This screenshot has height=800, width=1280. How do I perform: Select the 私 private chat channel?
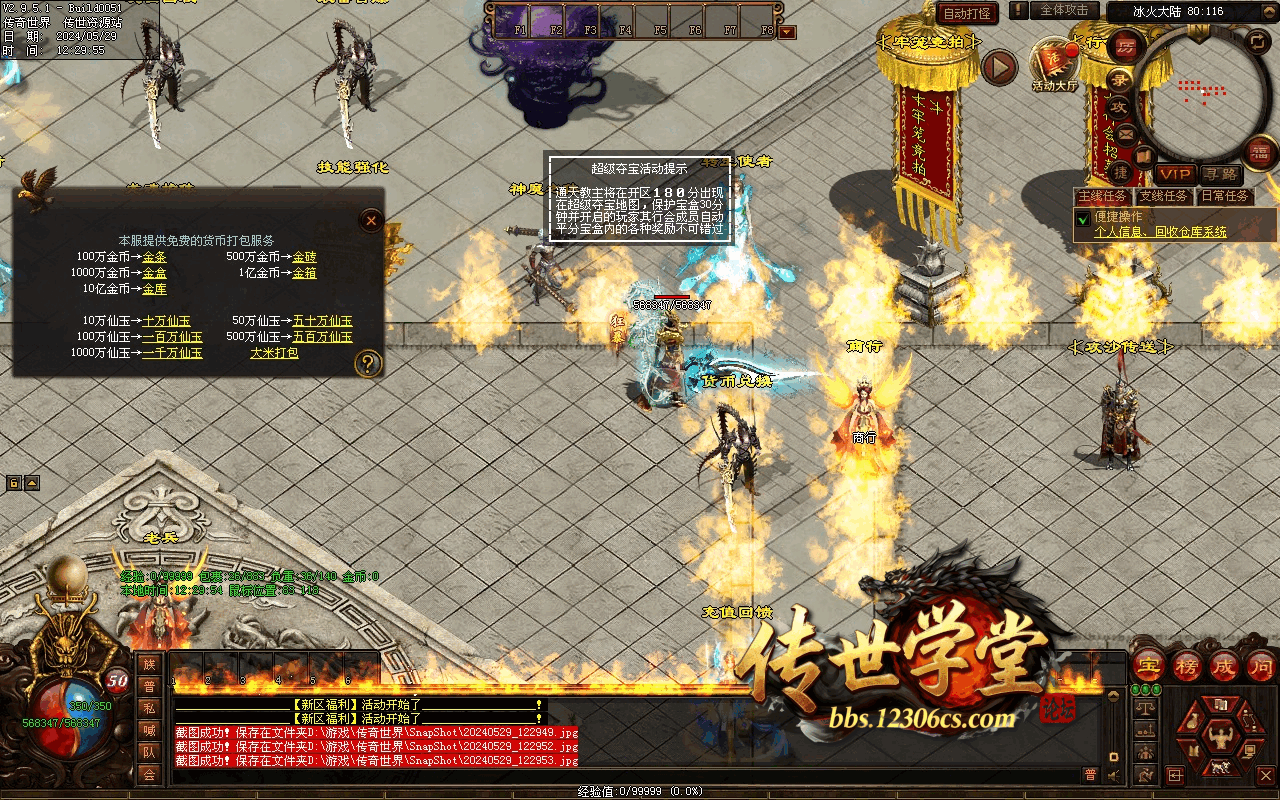149,708
